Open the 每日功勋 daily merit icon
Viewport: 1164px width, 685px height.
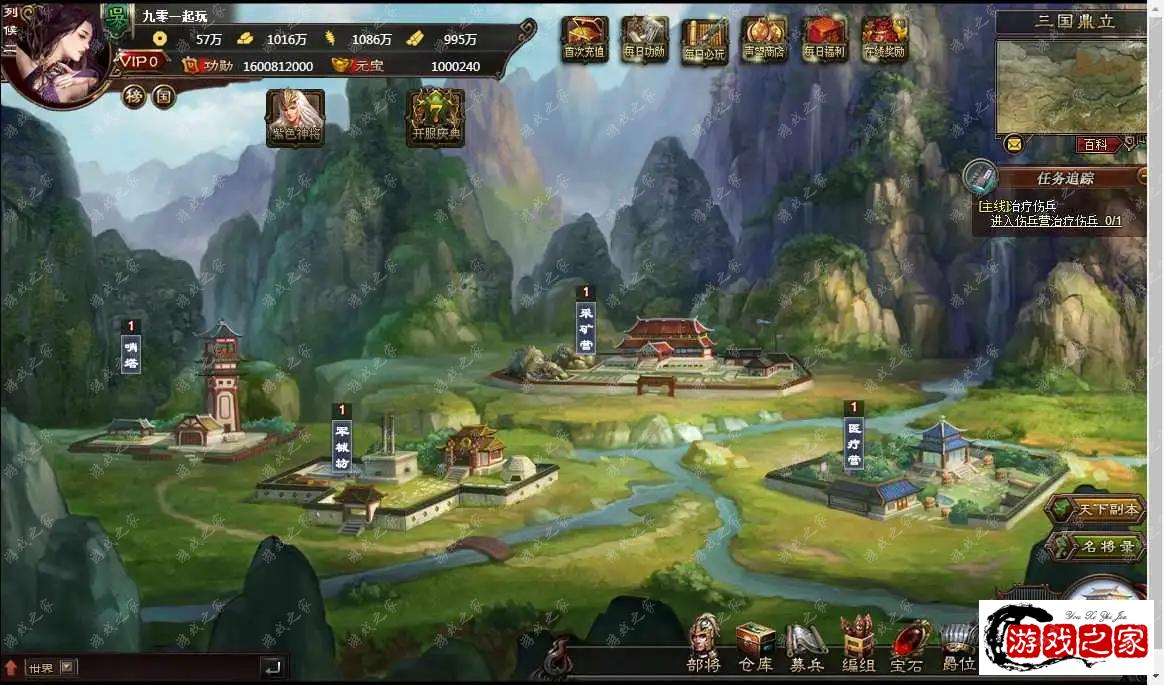tap(644, 40)
